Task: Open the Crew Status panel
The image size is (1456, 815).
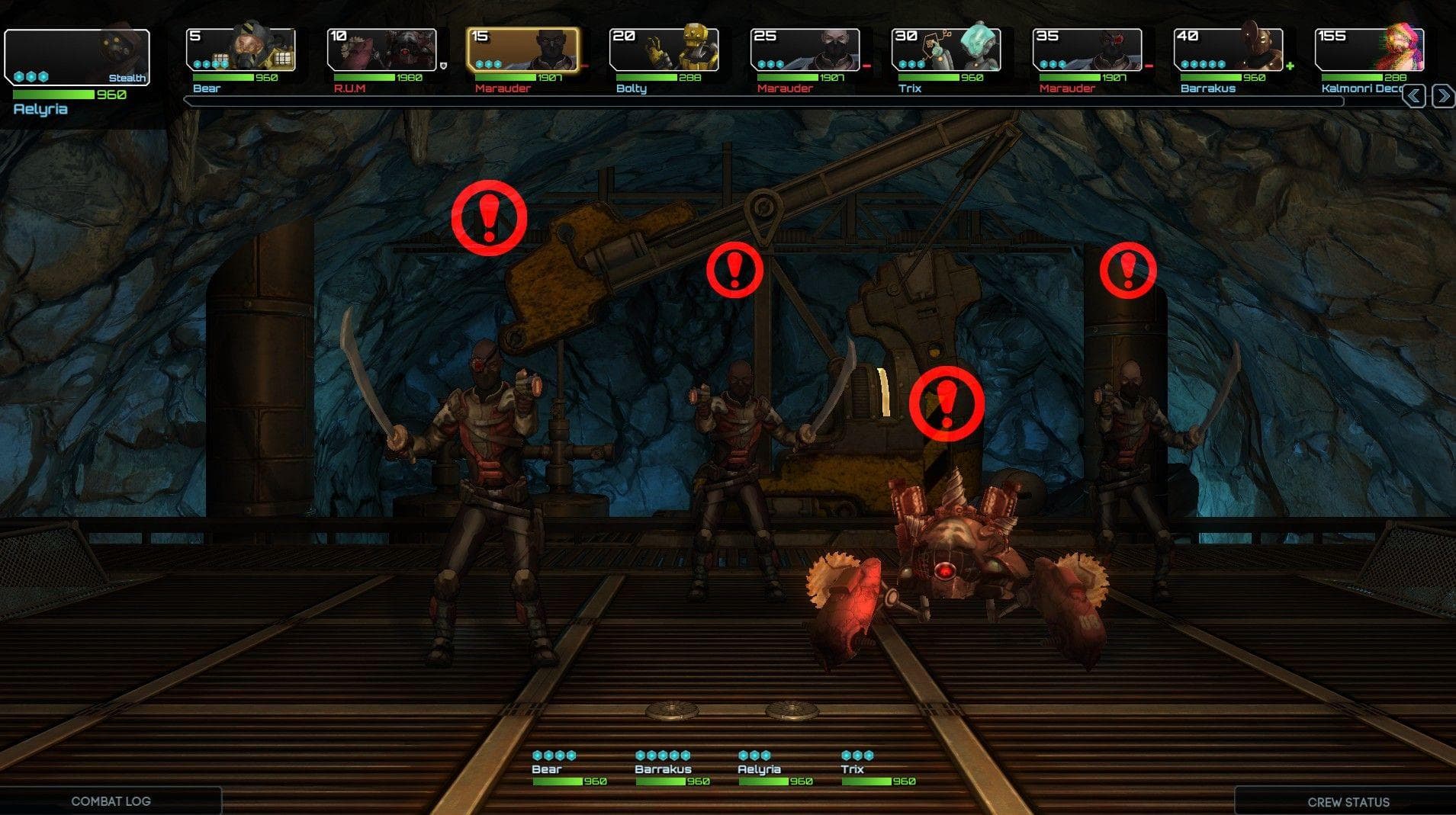Action: point(1348,802)
